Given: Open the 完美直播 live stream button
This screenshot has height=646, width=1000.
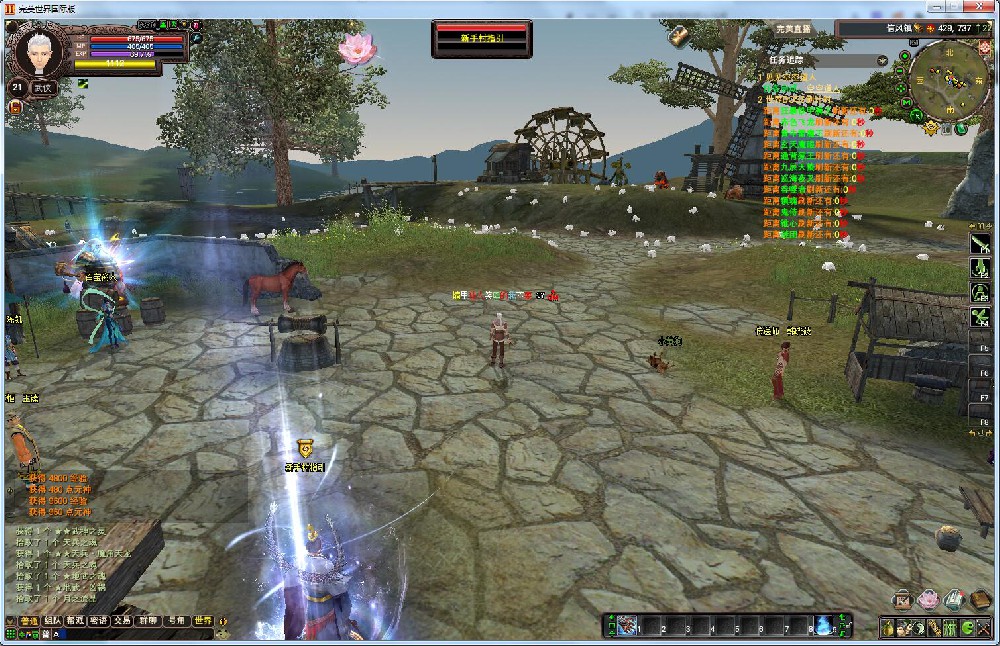Looking at the screenshot, I should [x=794, y=30].
